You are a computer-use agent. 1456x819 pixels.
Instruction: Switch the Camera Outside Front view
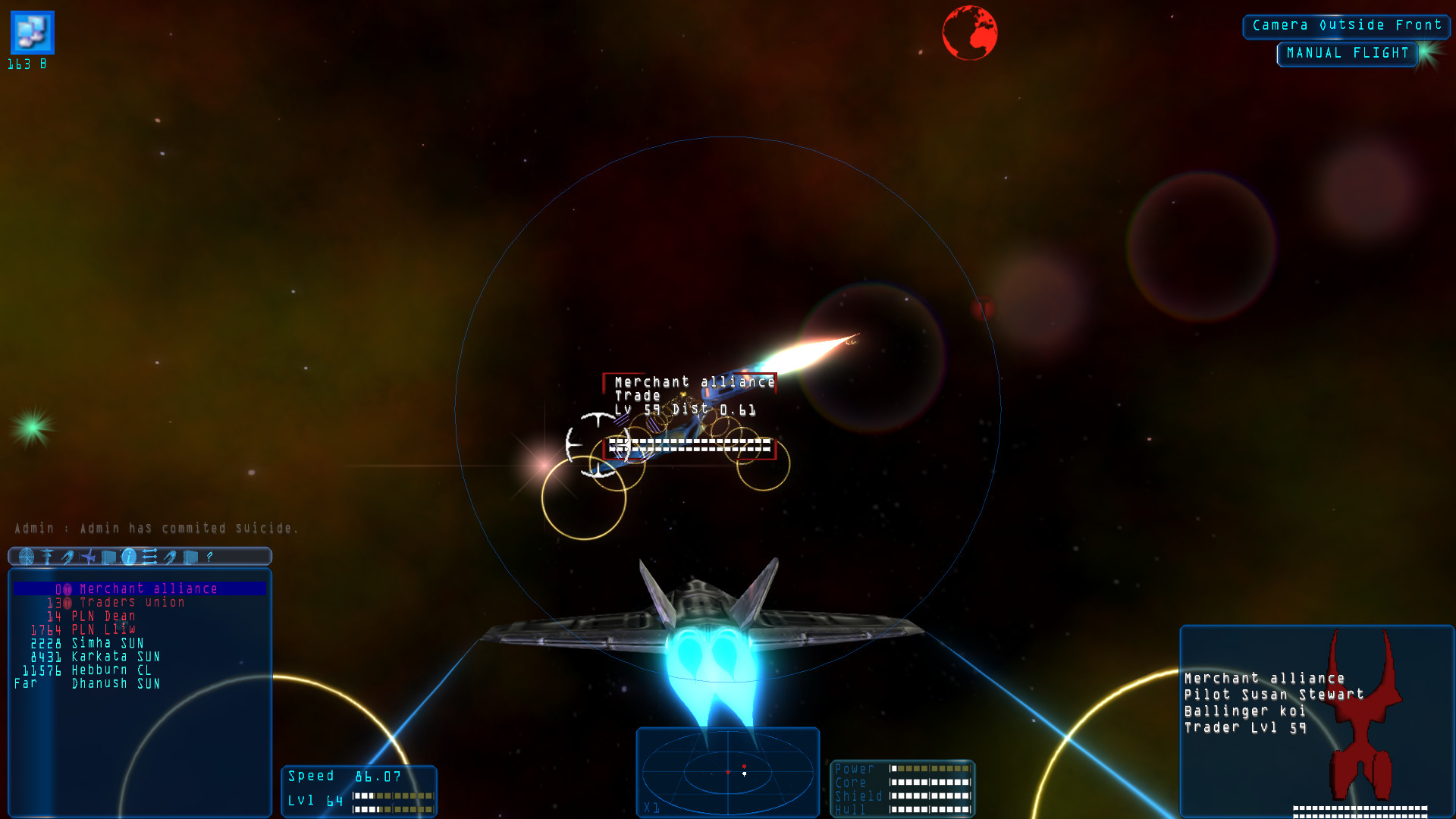1346,25
